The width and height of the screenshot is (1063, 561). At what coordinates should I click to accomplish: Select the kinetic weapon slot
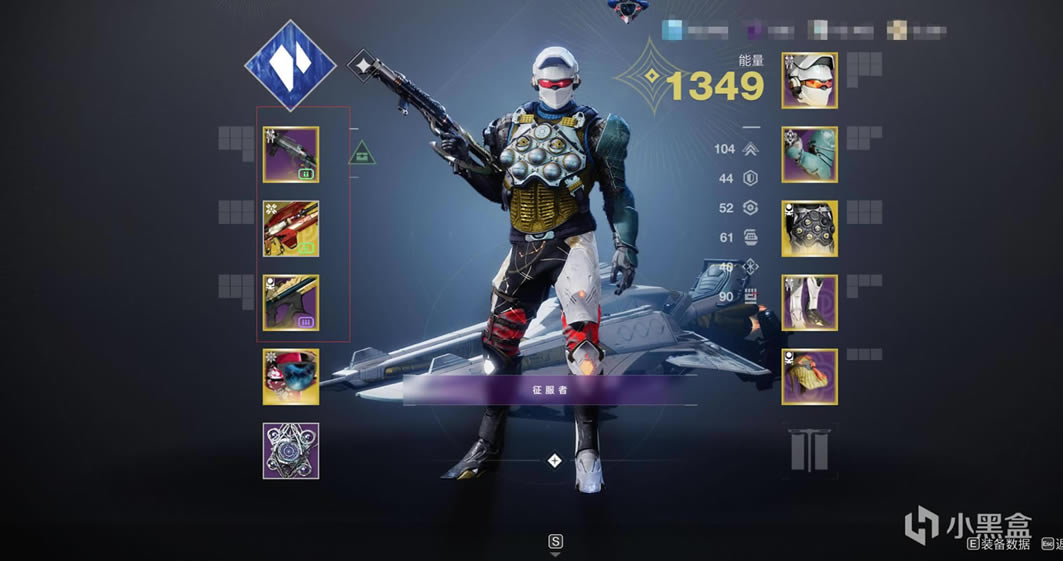(x=291, y=155)
